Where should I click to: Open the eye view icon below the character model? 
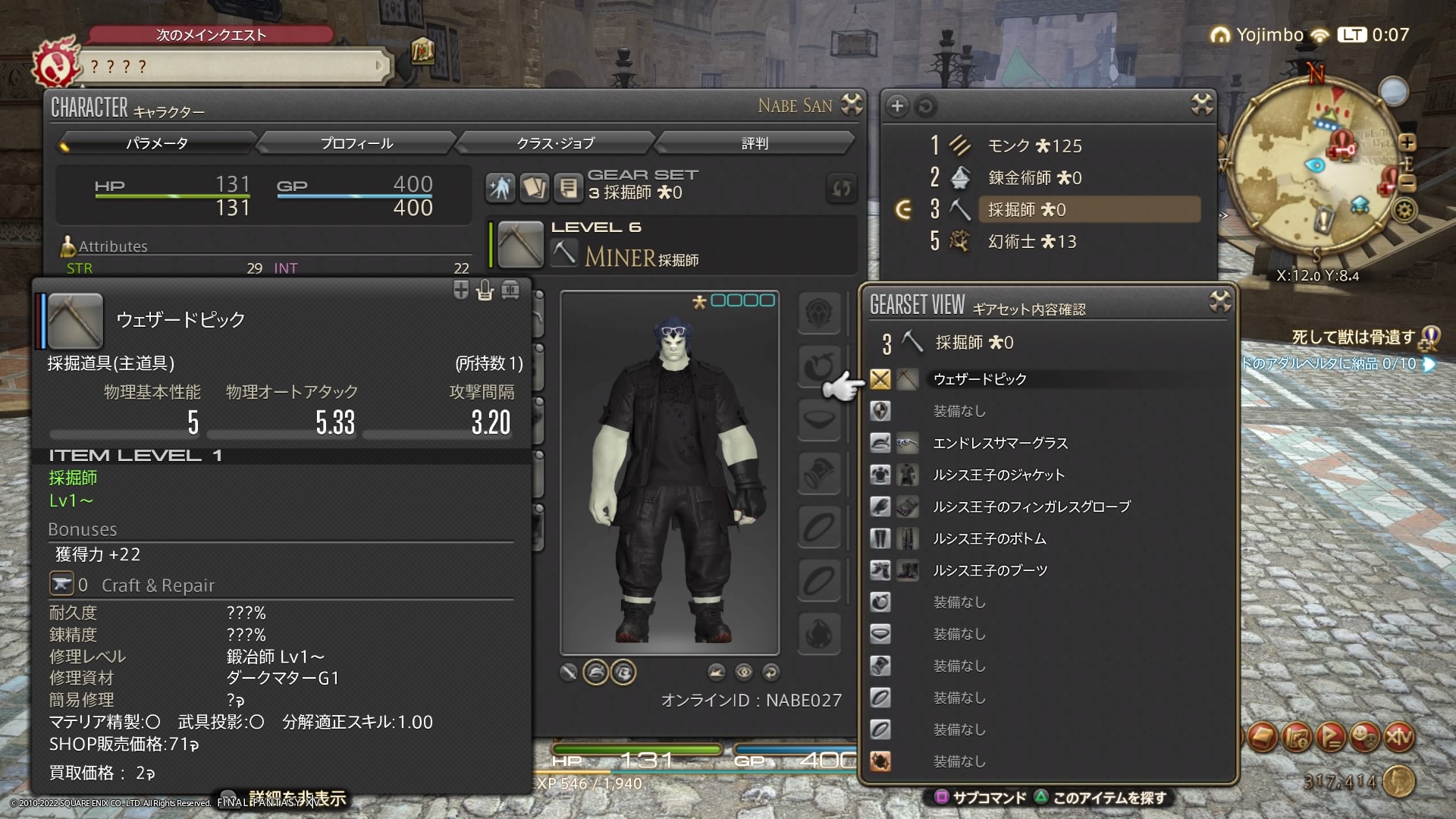(x=745, y=673)
